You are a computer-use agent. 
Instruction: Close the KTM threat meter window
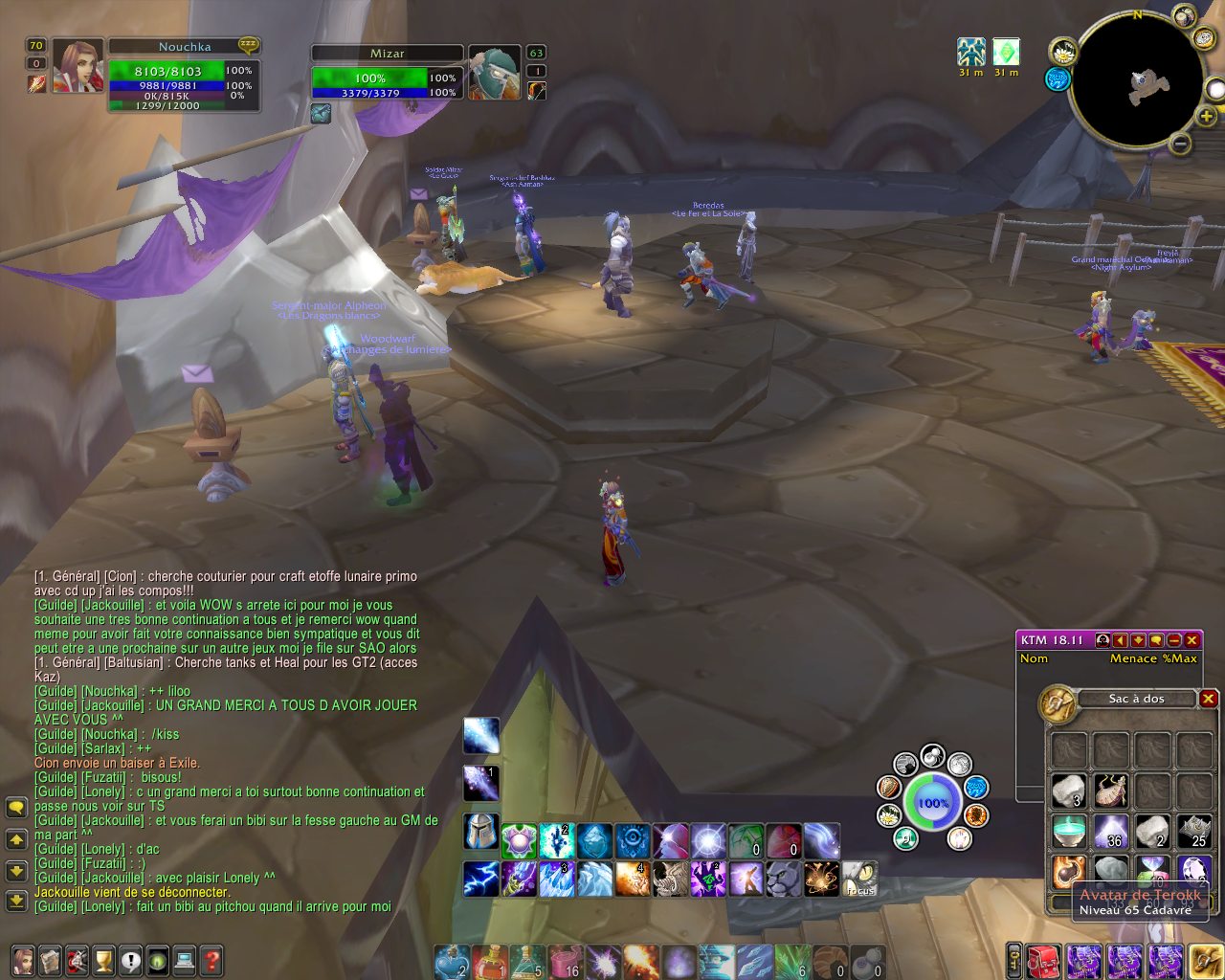pos(1192,640)
